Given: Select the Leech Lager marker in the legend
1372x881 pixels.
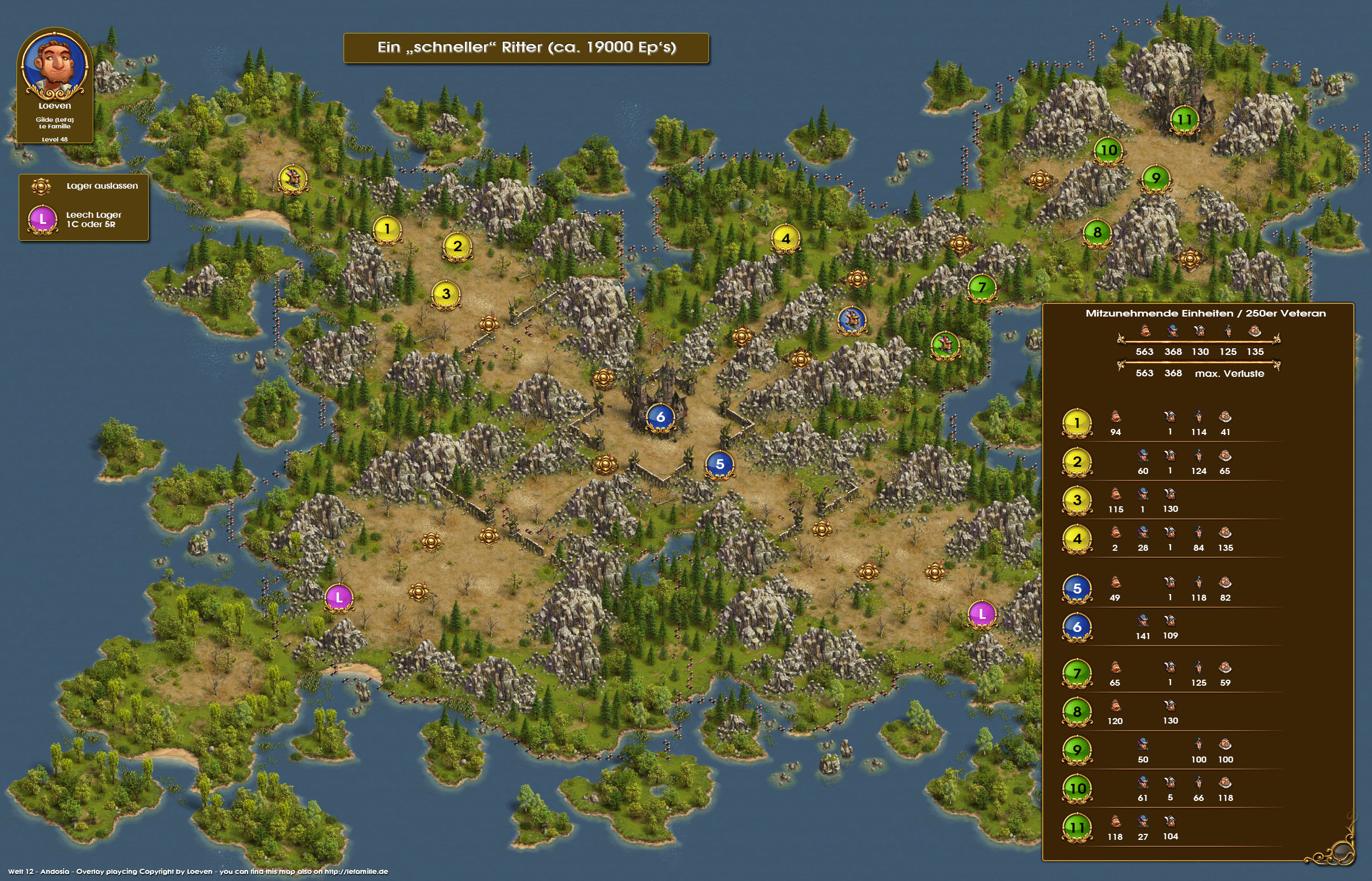Looking at the screenshot, I should pos(42,219).
